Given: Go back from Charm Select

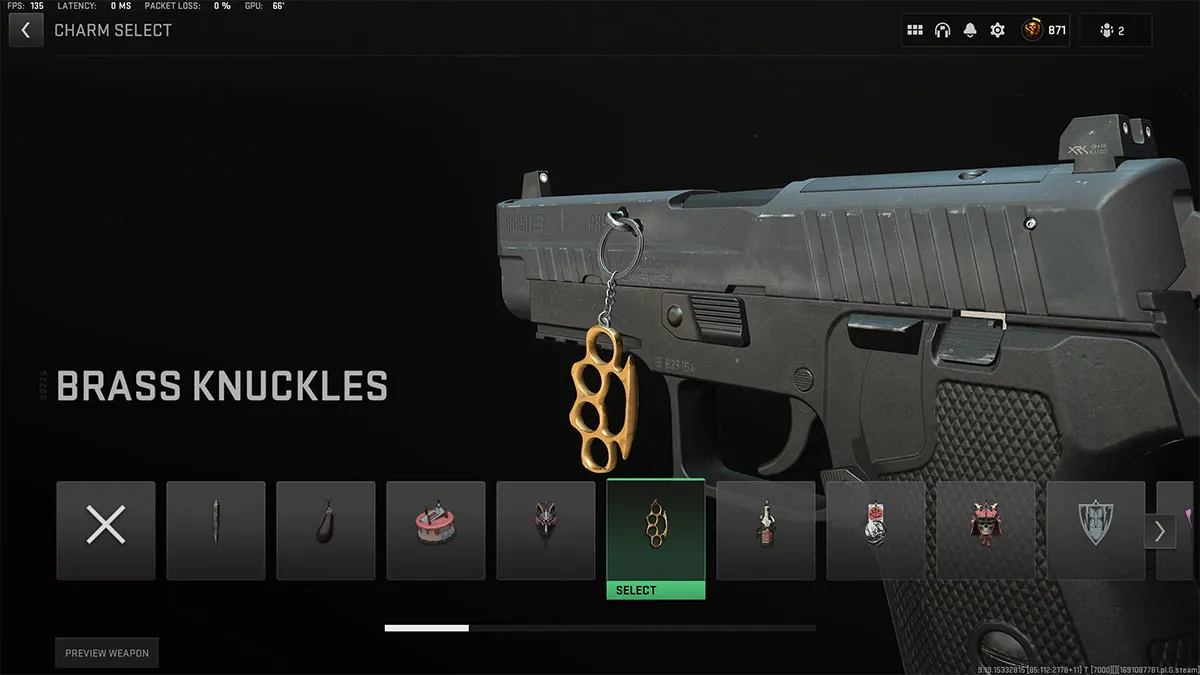Looking at the screenshot, I should point(25,30).
